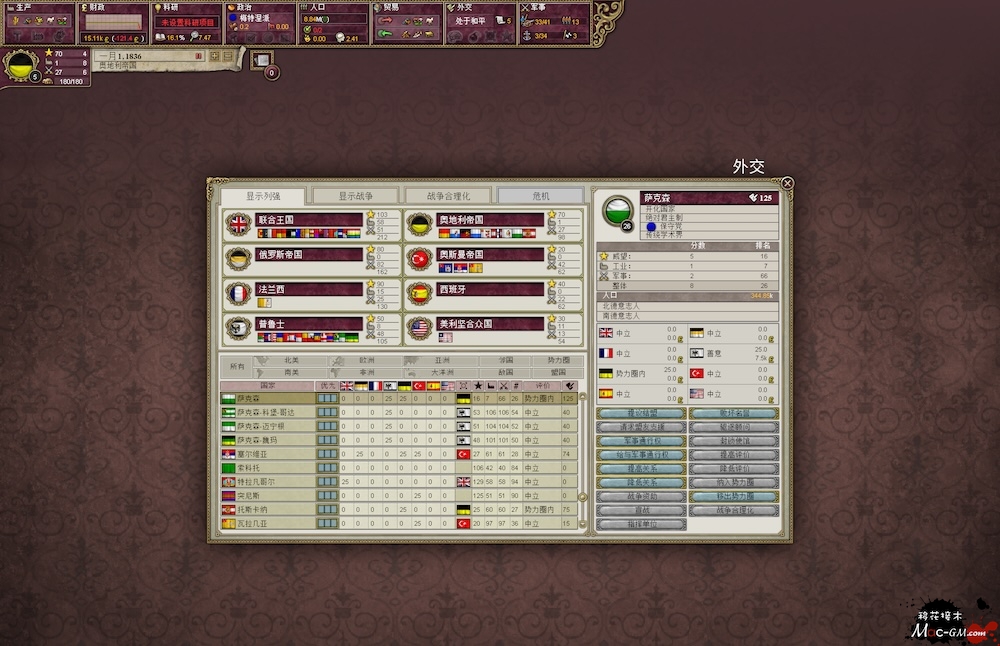Select the 美利坚合众国 great power entry

click(x=475, y=324)
